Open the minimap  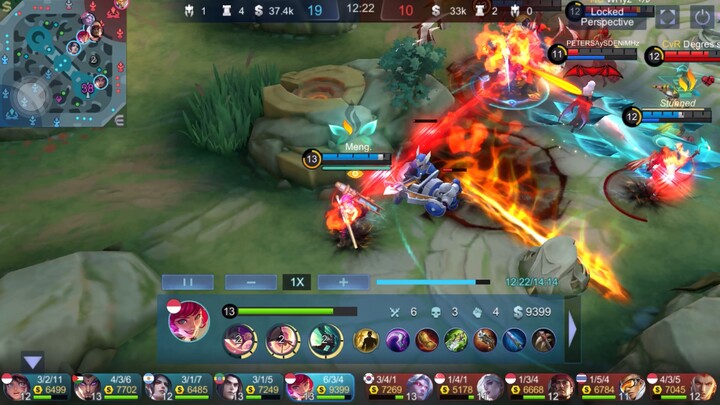point(62,64)
